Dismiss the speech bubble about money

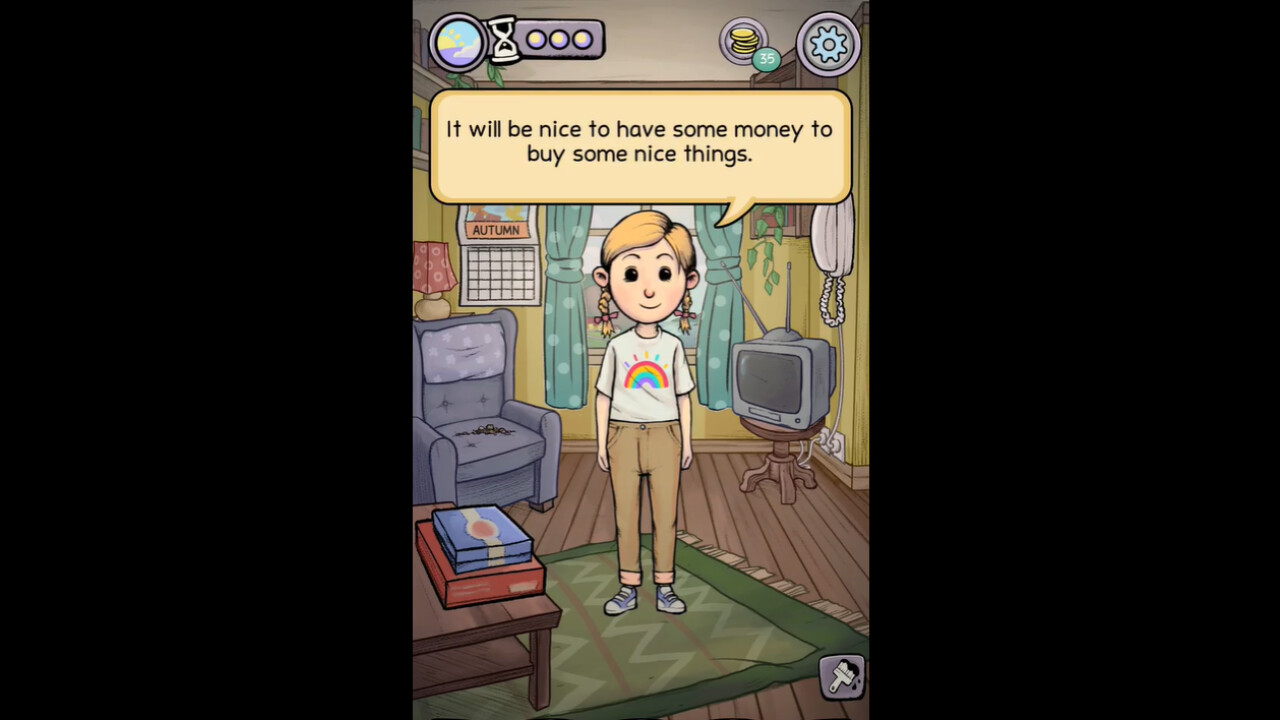(642, 142)
